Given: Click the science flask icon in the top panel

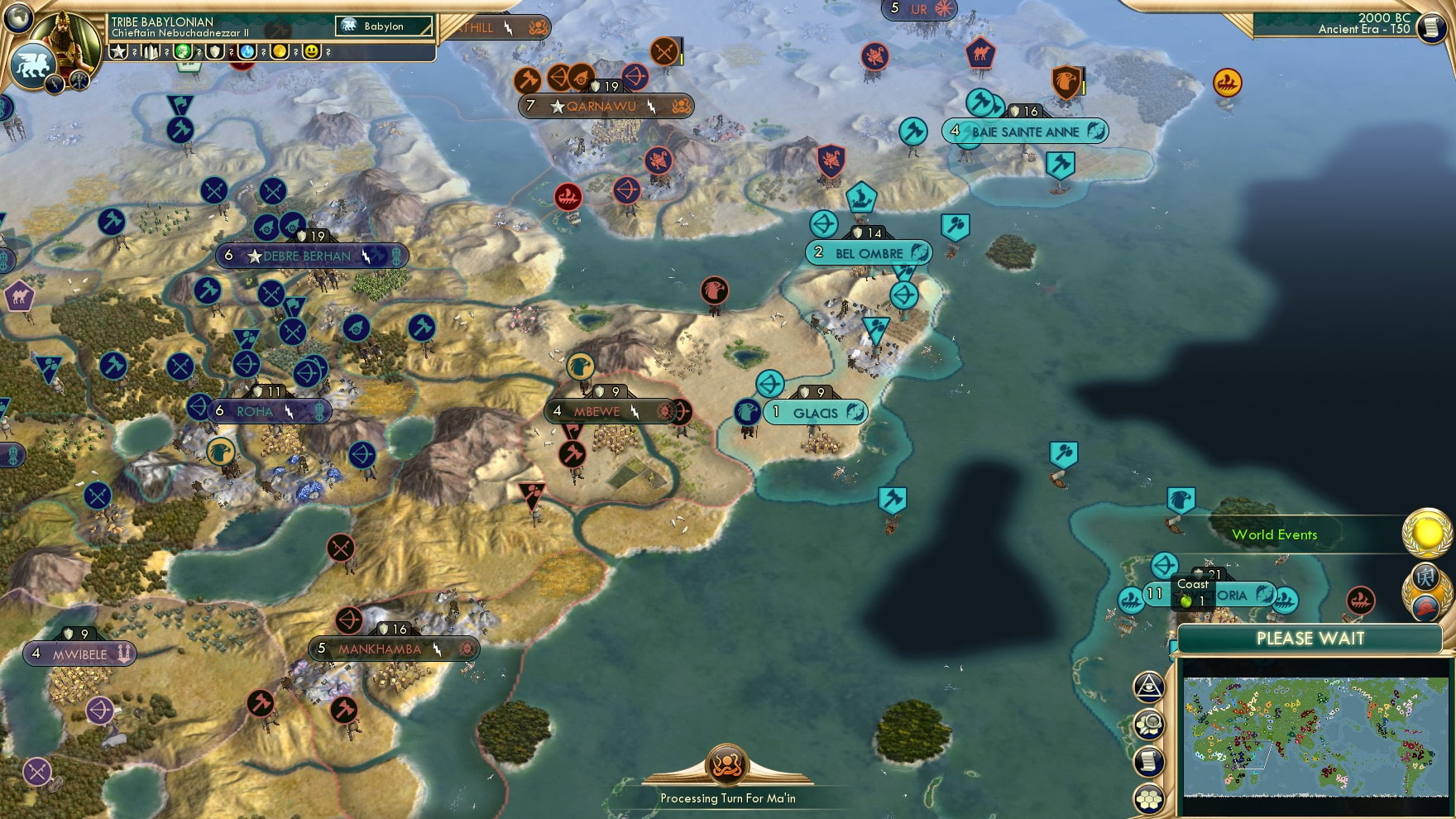Looking at the screenshot, I should click(247, 53).
